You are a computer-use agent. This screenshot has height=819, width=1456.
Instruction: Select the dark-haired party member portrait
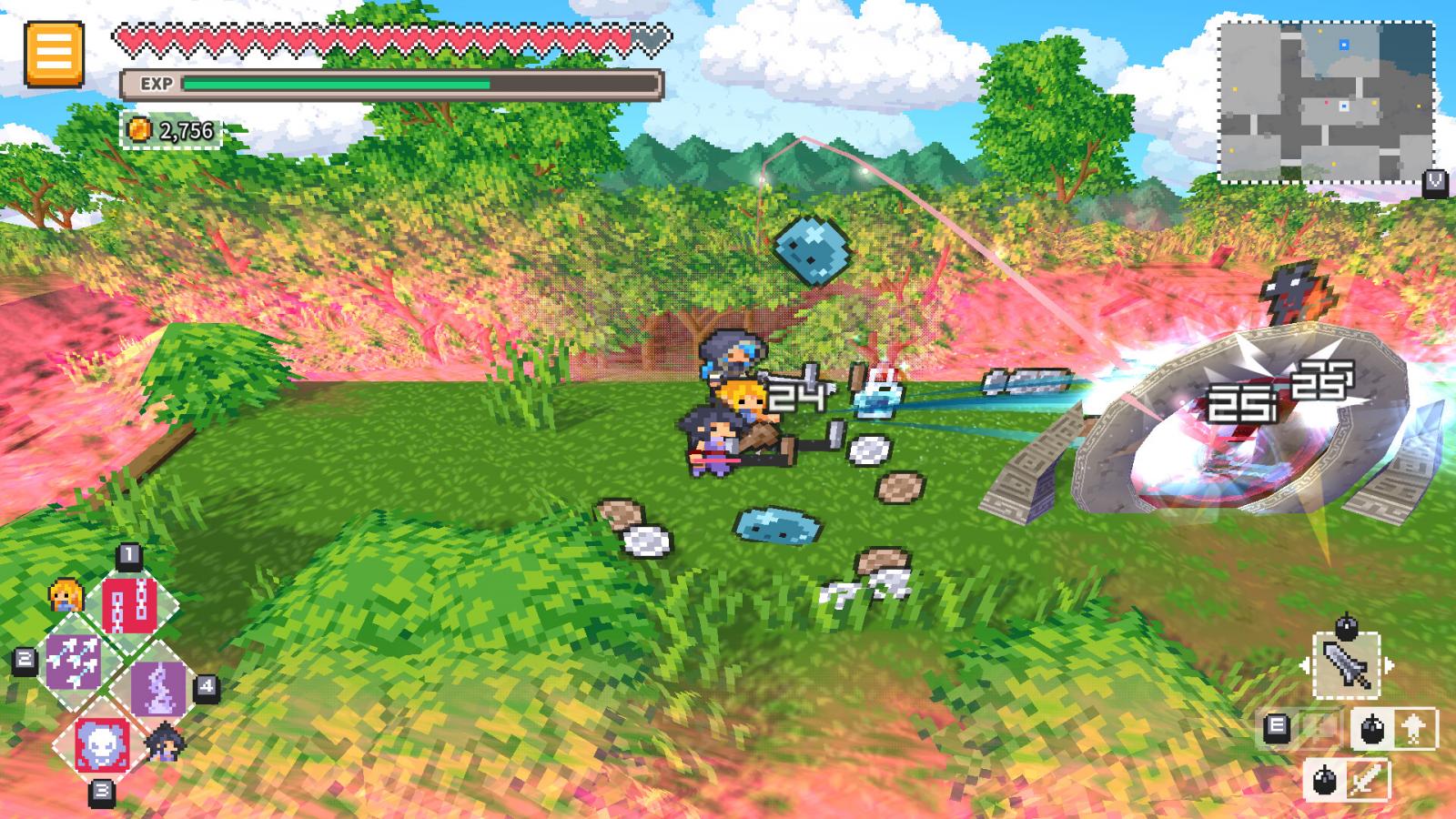[x=165, y=741]
